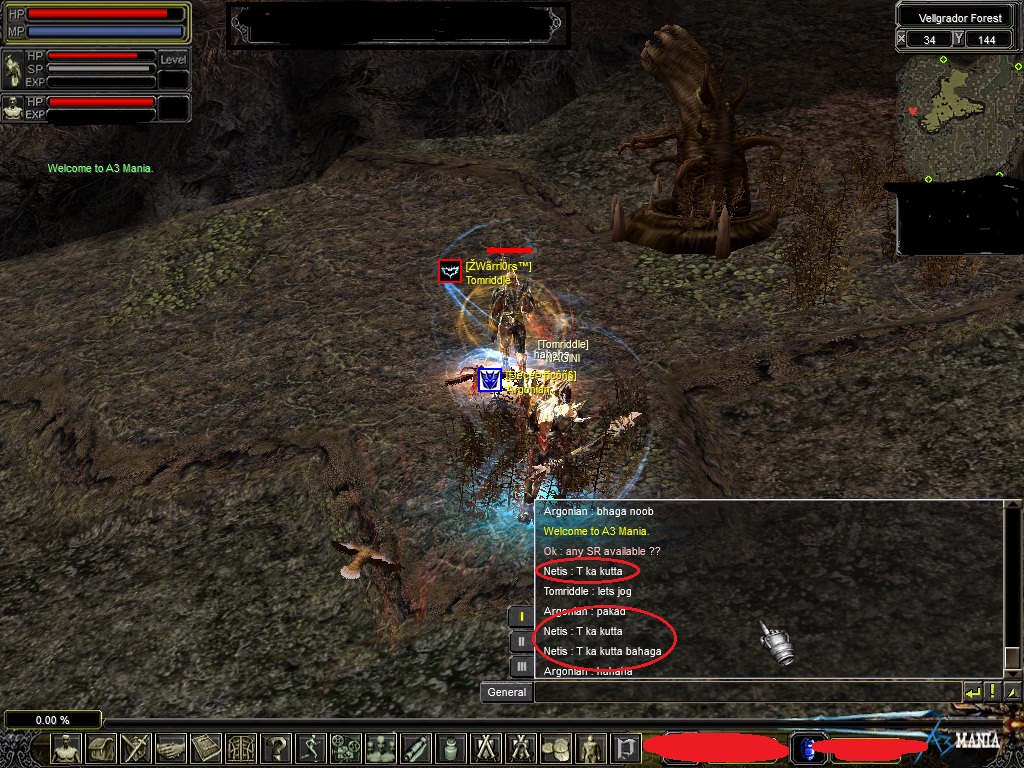Open the character torso icon in toolbar
Image resolution: width=1024 pixels, height=768 pixels.
pyautogui.click(x=67, y=747)
